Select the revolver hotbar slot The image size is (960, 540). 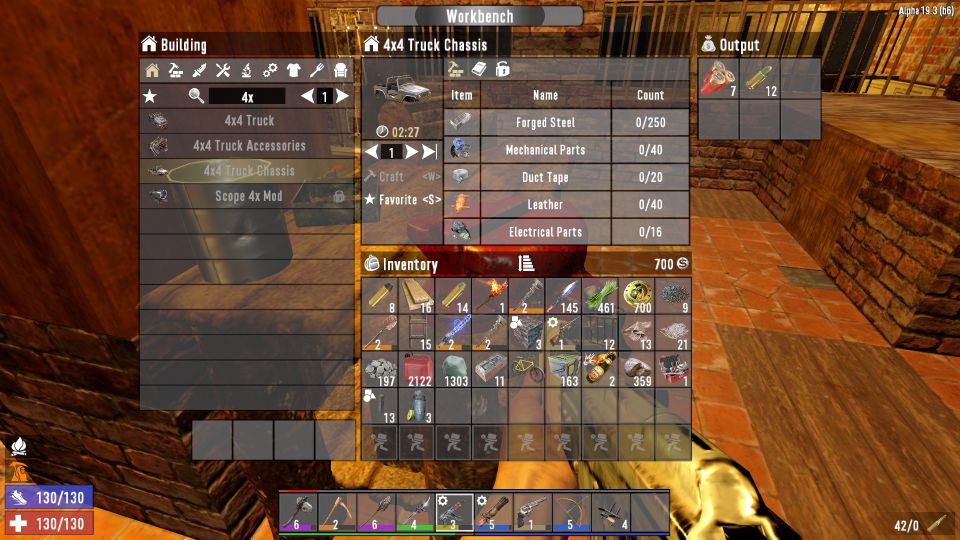pos(534,511)
